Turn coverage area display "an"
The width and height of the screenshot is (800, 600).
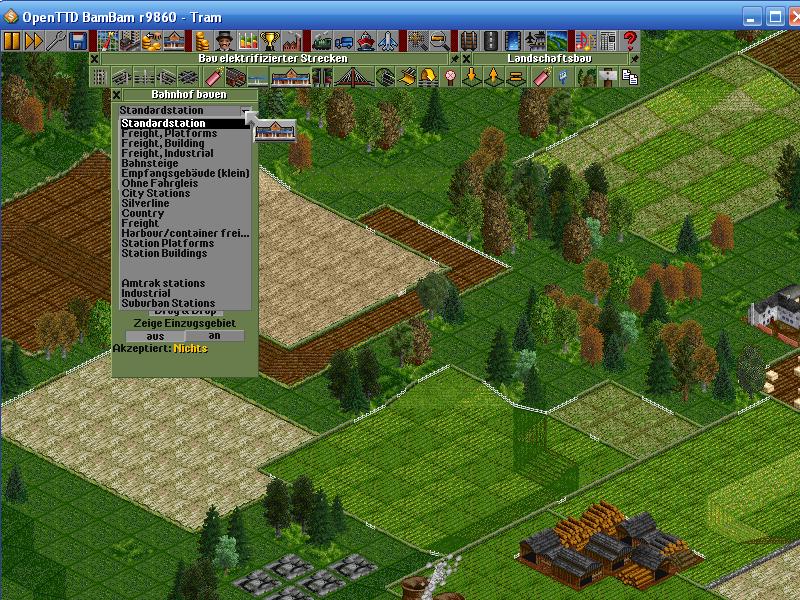(214, 336)
